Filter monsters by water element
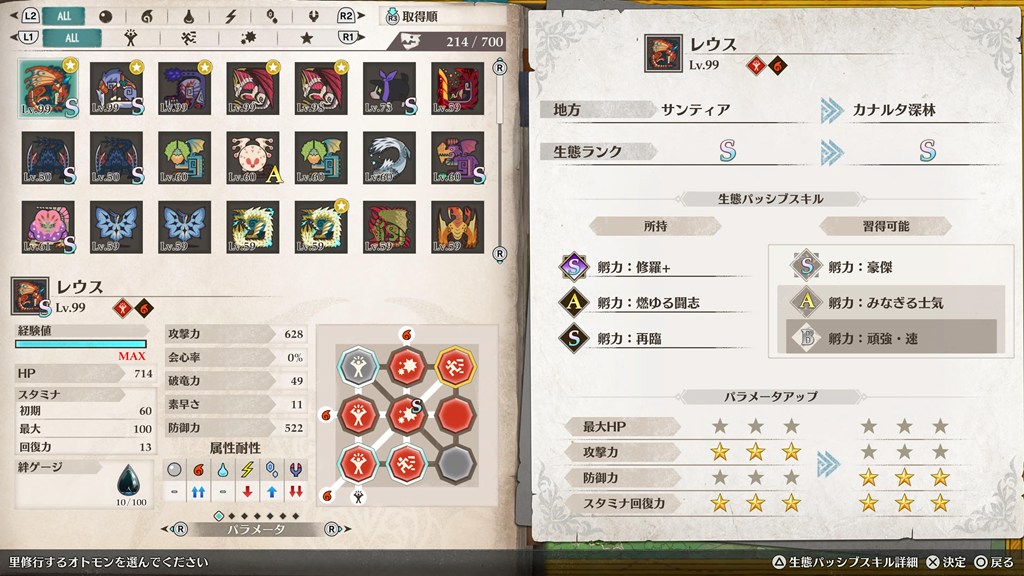 point(189,16)
